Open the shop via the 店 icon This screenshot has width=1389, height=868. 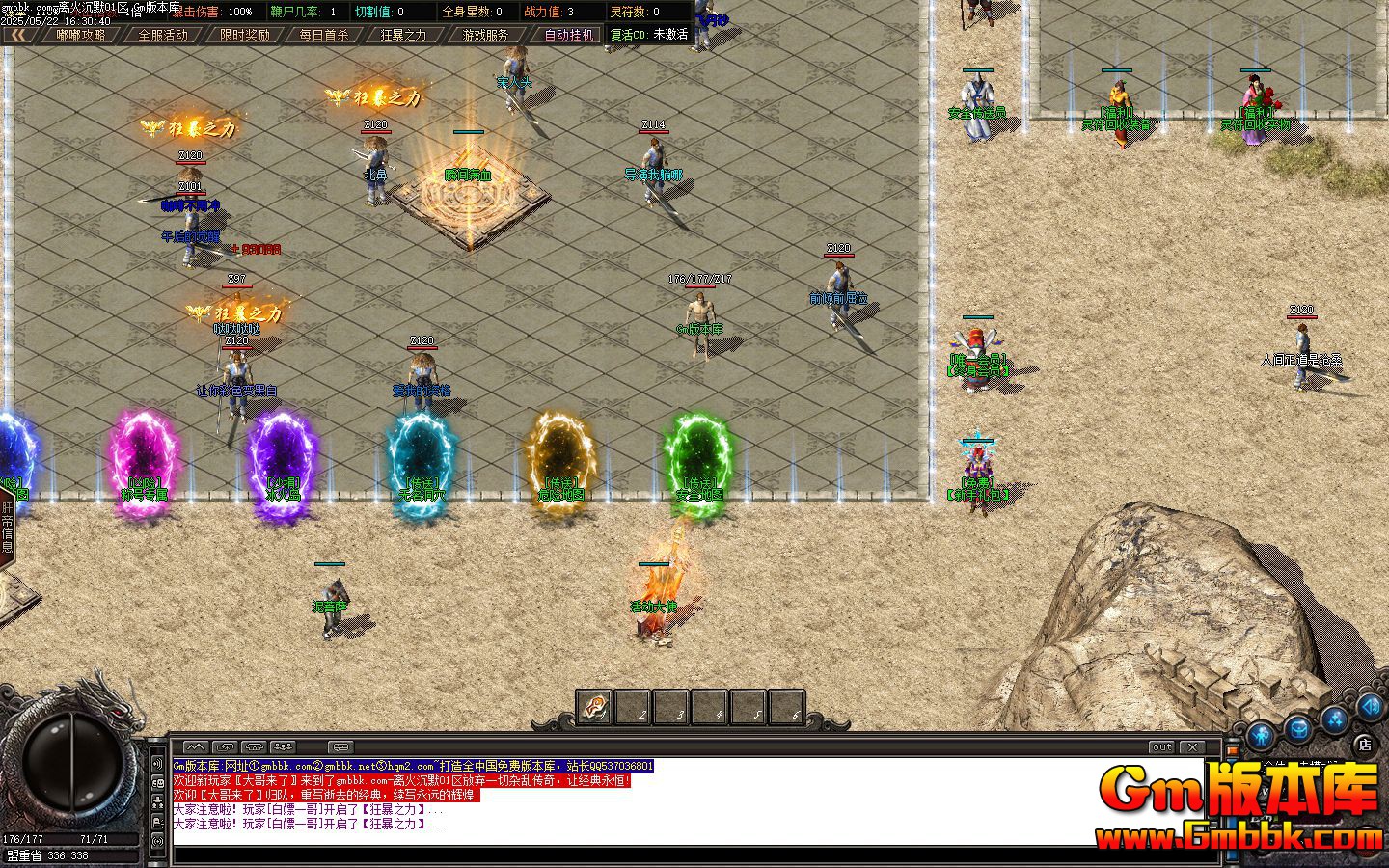click(x=1363, y=743)
